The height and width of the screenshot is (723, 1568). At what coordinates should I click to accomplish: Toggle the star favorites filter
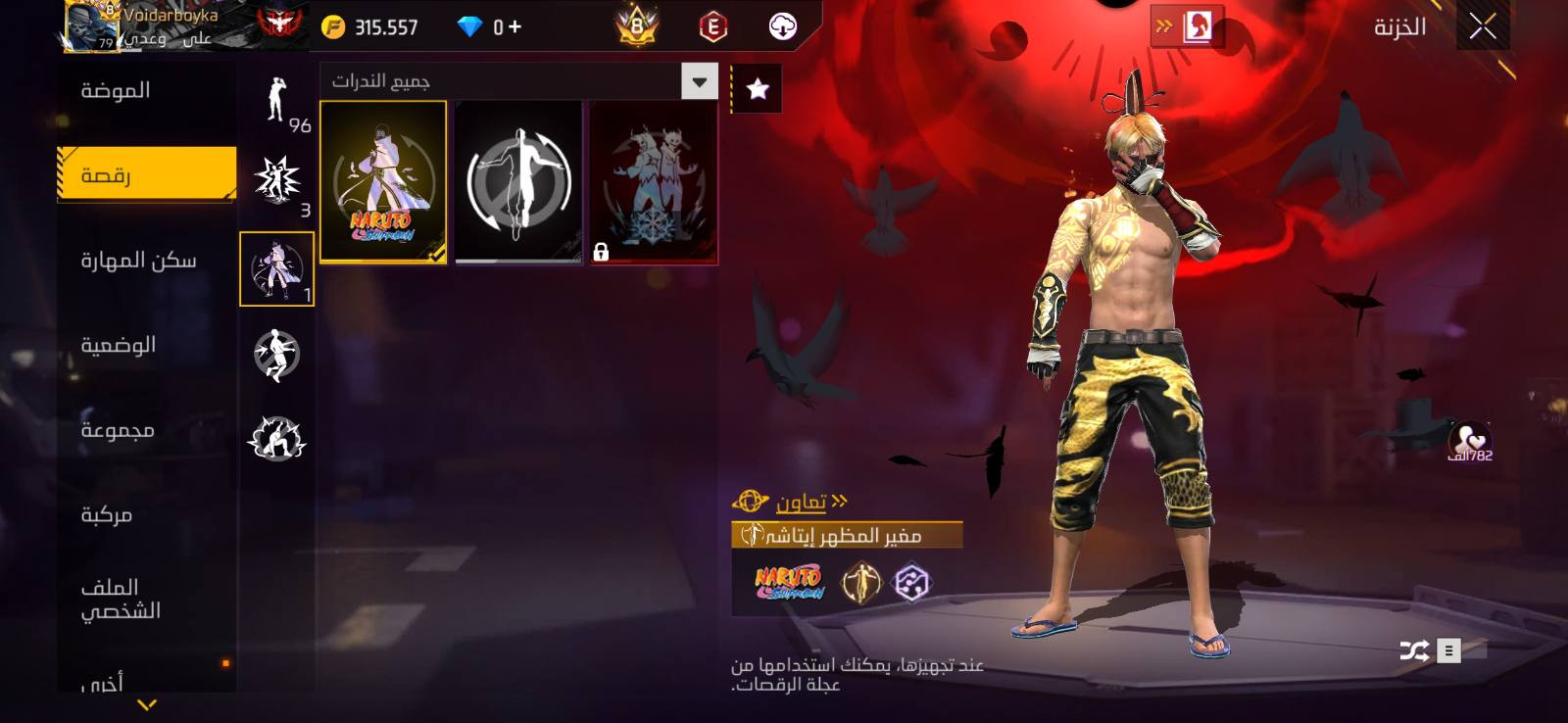tap(758, 89)
